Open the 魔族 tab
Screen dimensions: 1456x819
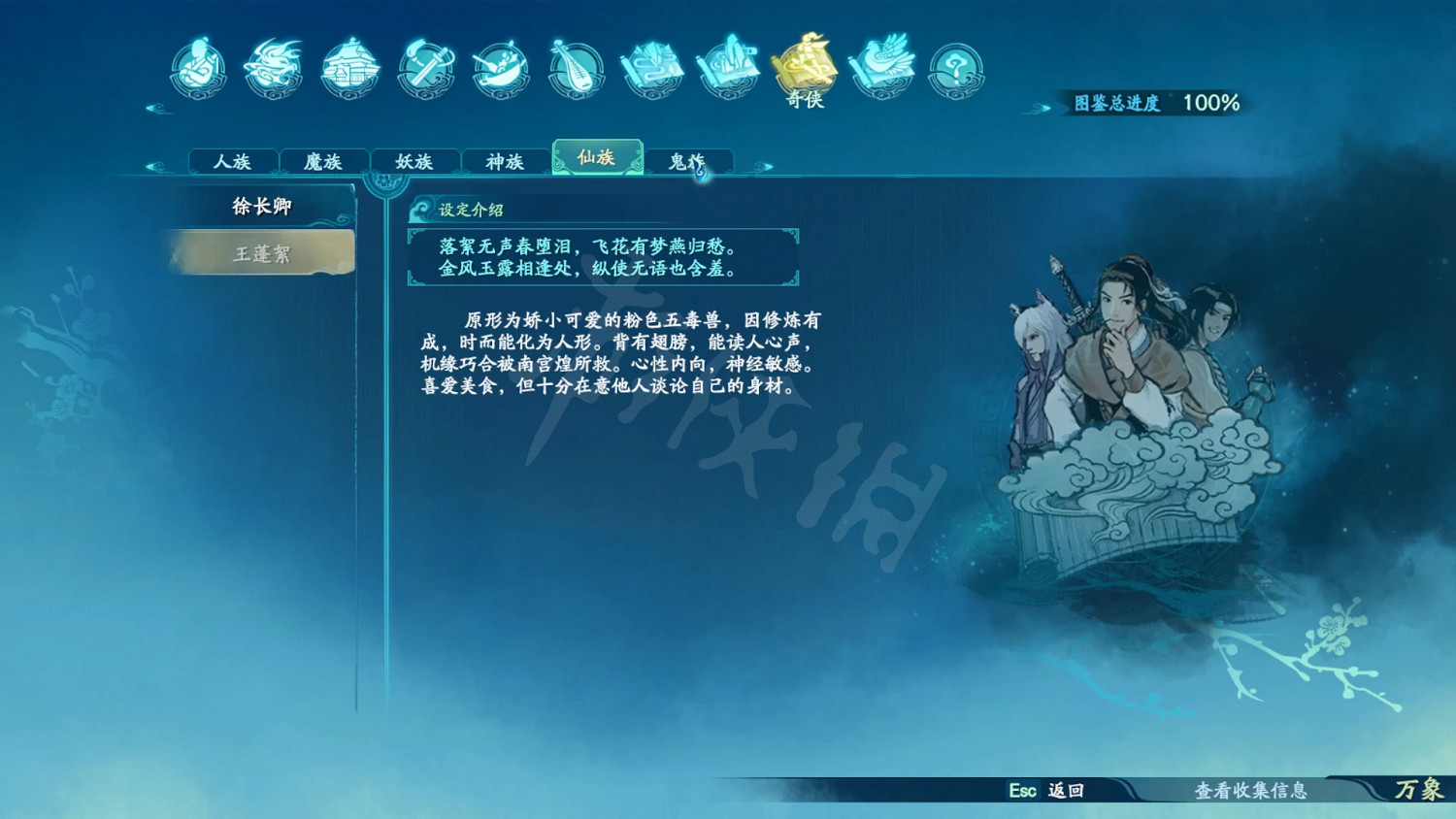coord(323,161)
